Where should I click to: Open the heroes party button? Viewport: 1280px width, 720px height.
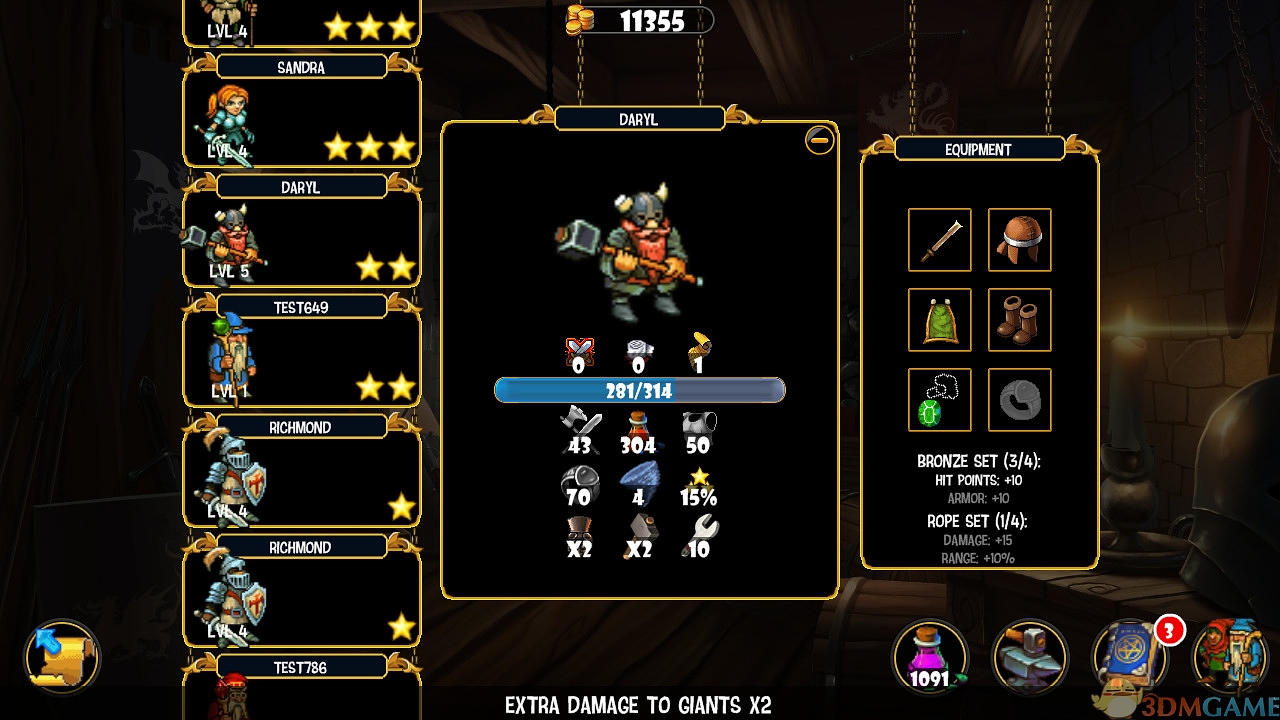[1230, 657]
